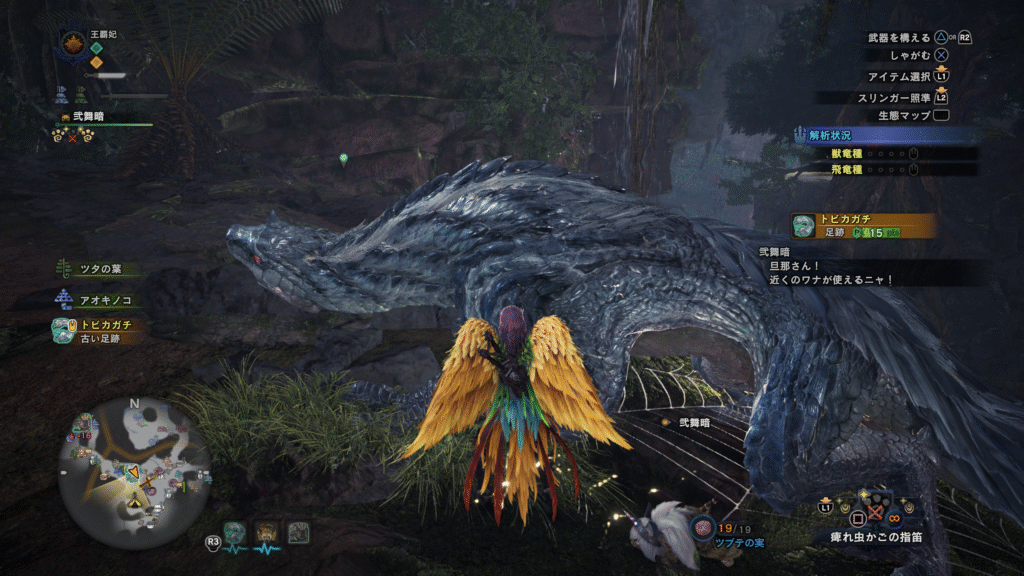
Task: Select the アオキノコ pickup notification
Action: coord(96,299)
